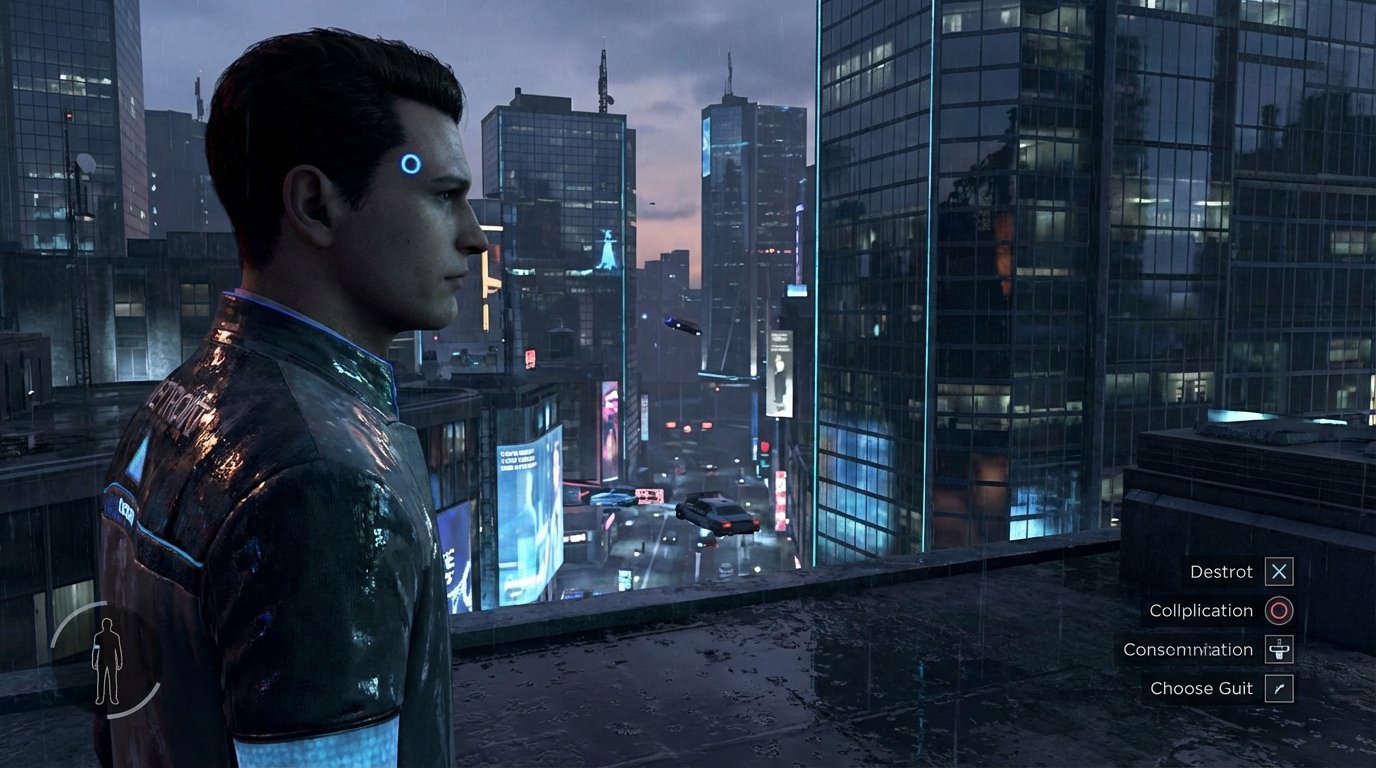The image size is (1376, 768).
Task: Click the right-stick icon next to Choose Guit
Action: [x=1278, y=689]
